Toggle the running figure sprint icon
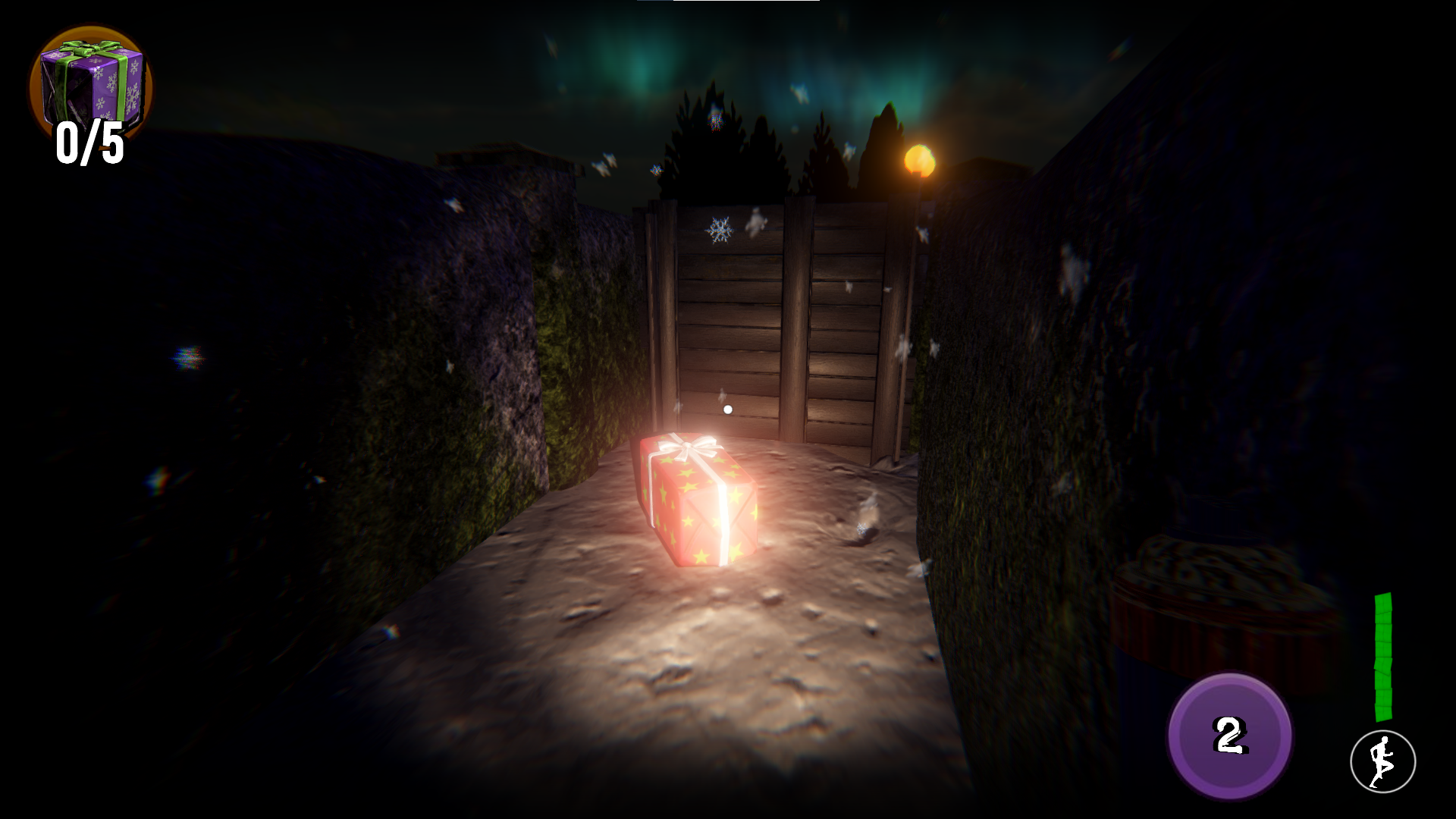Screen dimensions: 1456x819 pos(1382,761)
